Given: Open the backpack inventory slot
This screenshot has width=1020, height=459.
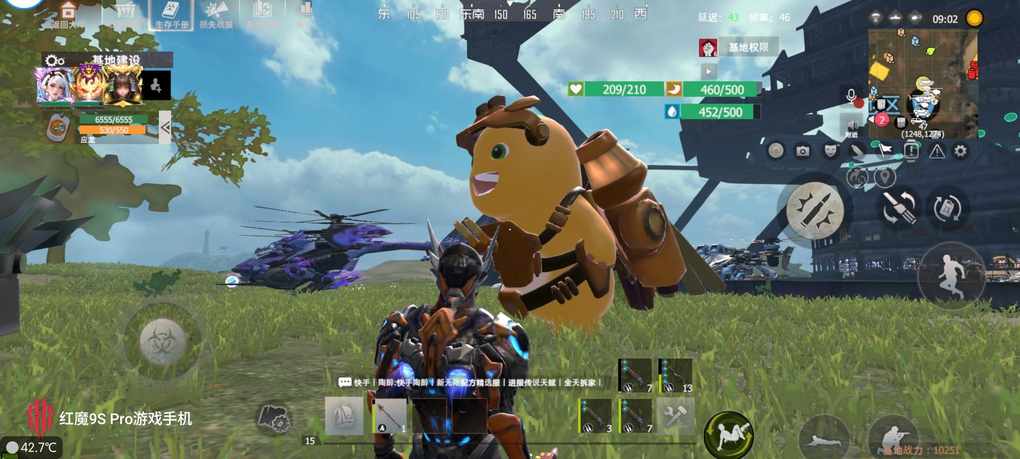Looking at the screenshot, I should [x=343, y=416].
